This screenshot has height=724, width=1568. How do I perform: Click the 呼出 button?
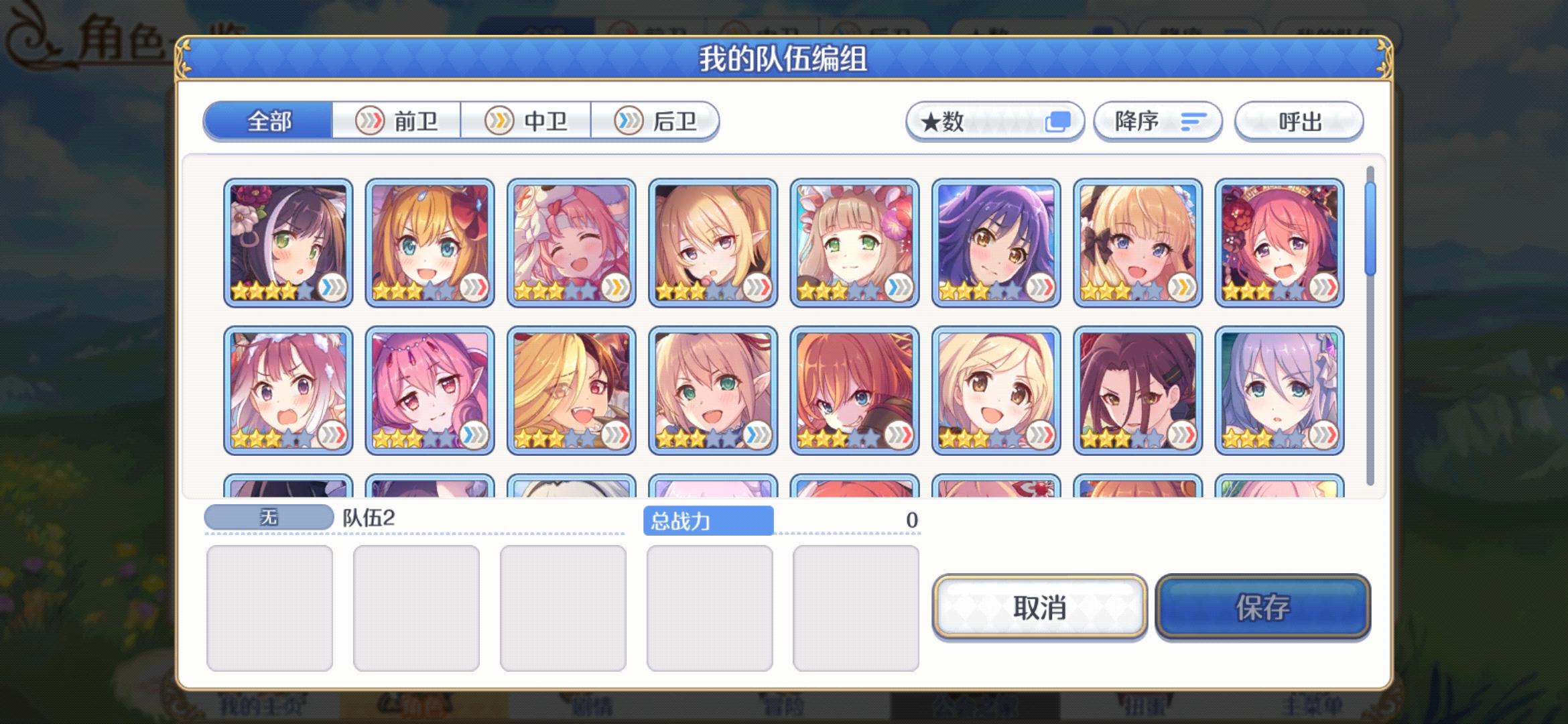click(x=1298, y=121)
